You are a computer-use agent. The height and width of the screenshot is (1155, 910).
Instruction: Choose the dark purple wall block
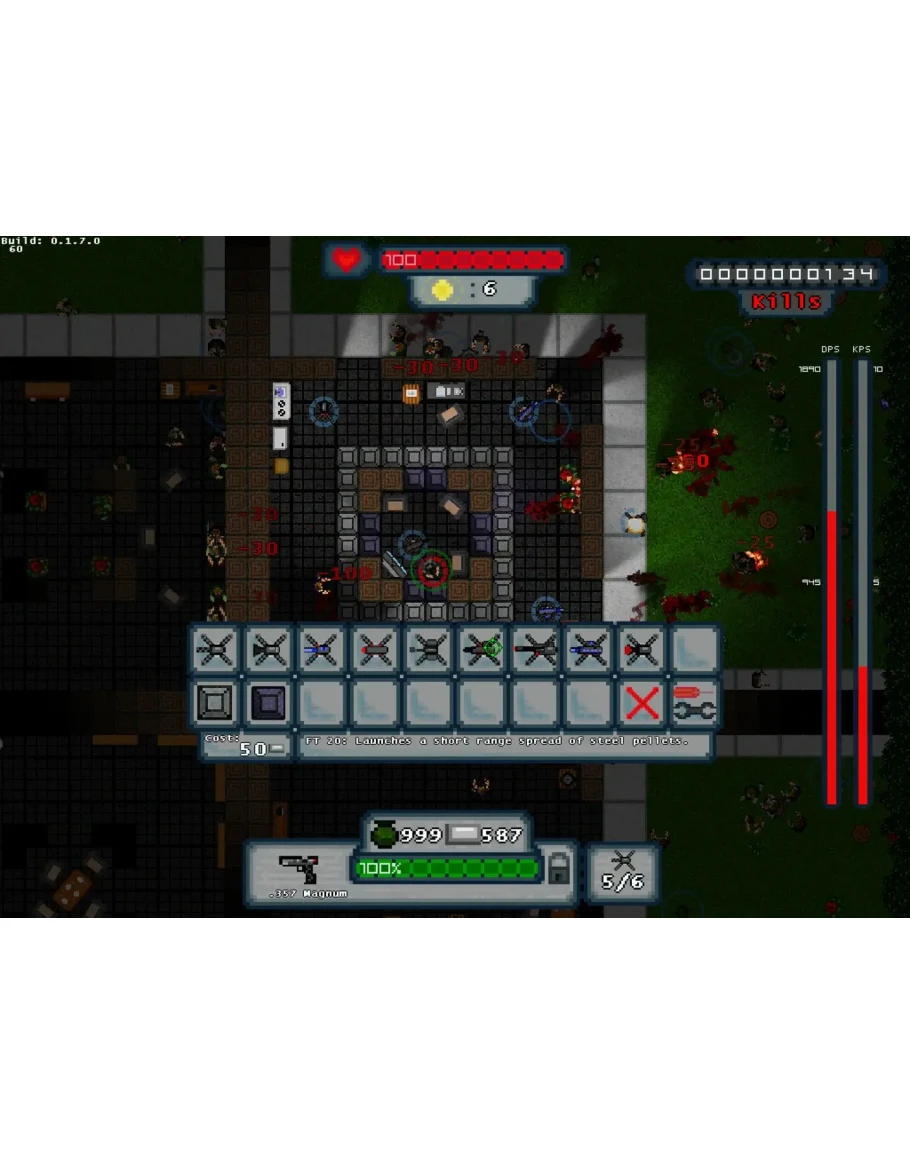point(270,703)
